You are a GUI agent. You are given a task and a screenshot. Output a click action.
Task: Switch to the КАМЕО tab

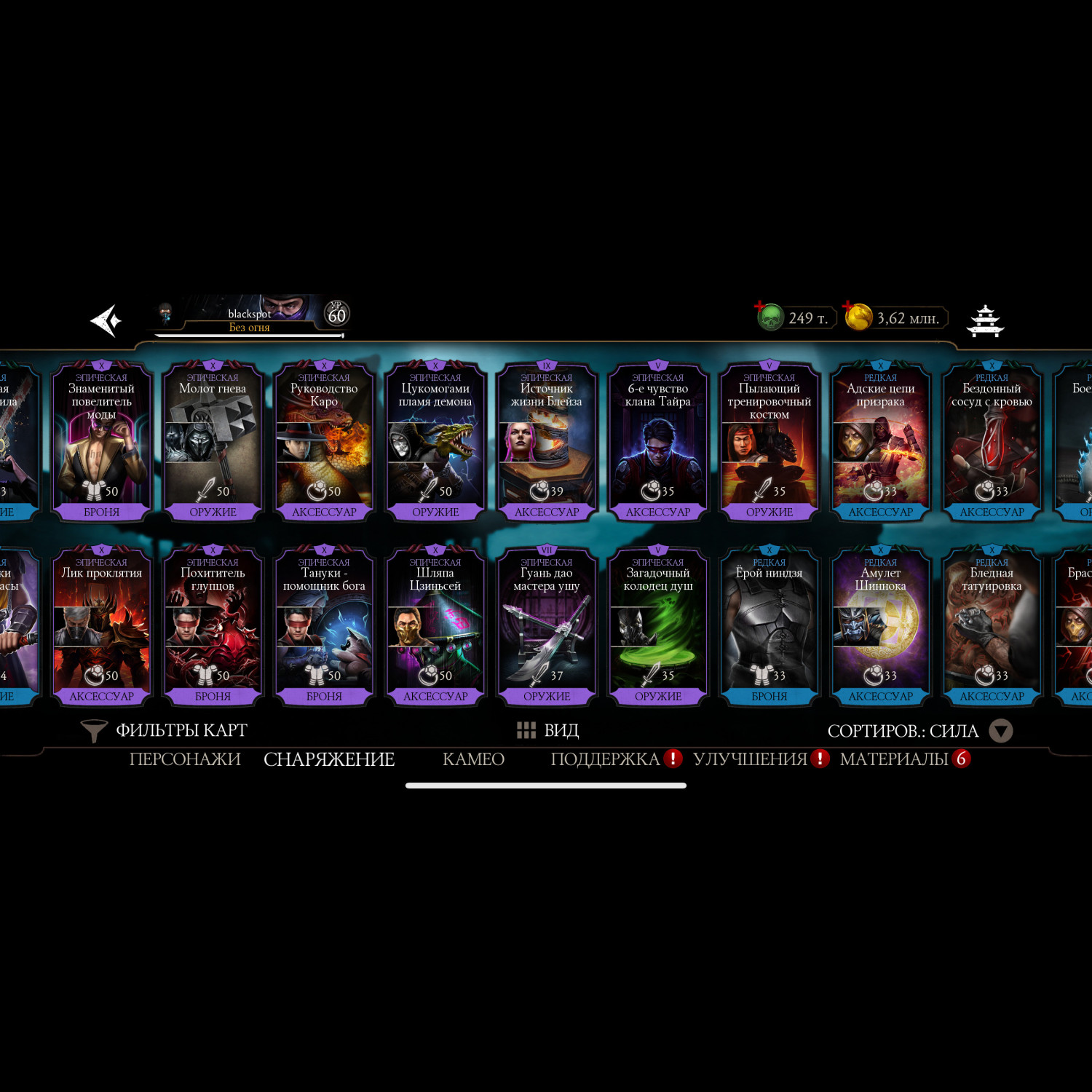(473, 759)
